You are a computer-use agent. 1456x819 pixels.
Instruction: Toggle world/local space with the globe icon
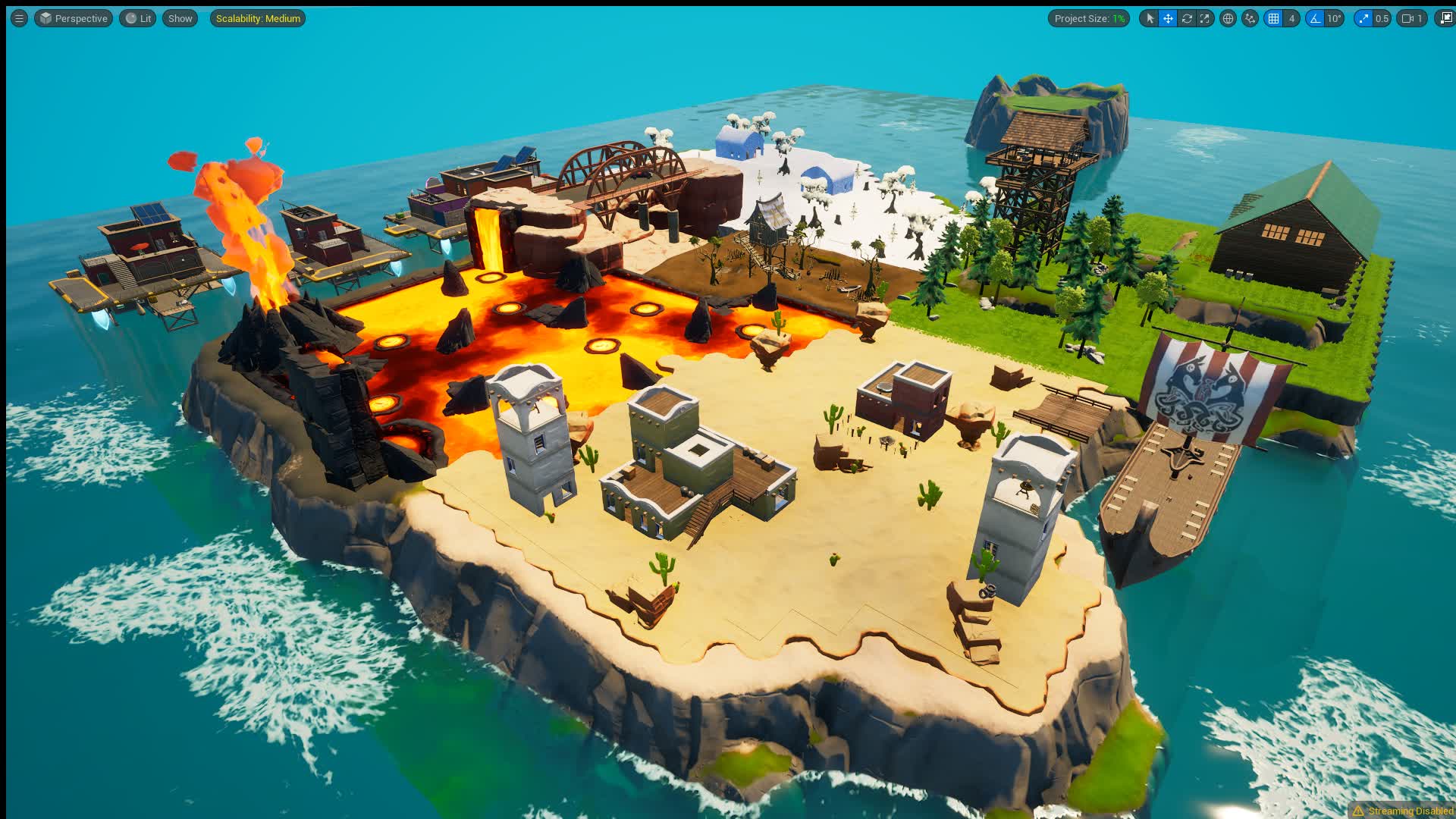coord(1228,18)
